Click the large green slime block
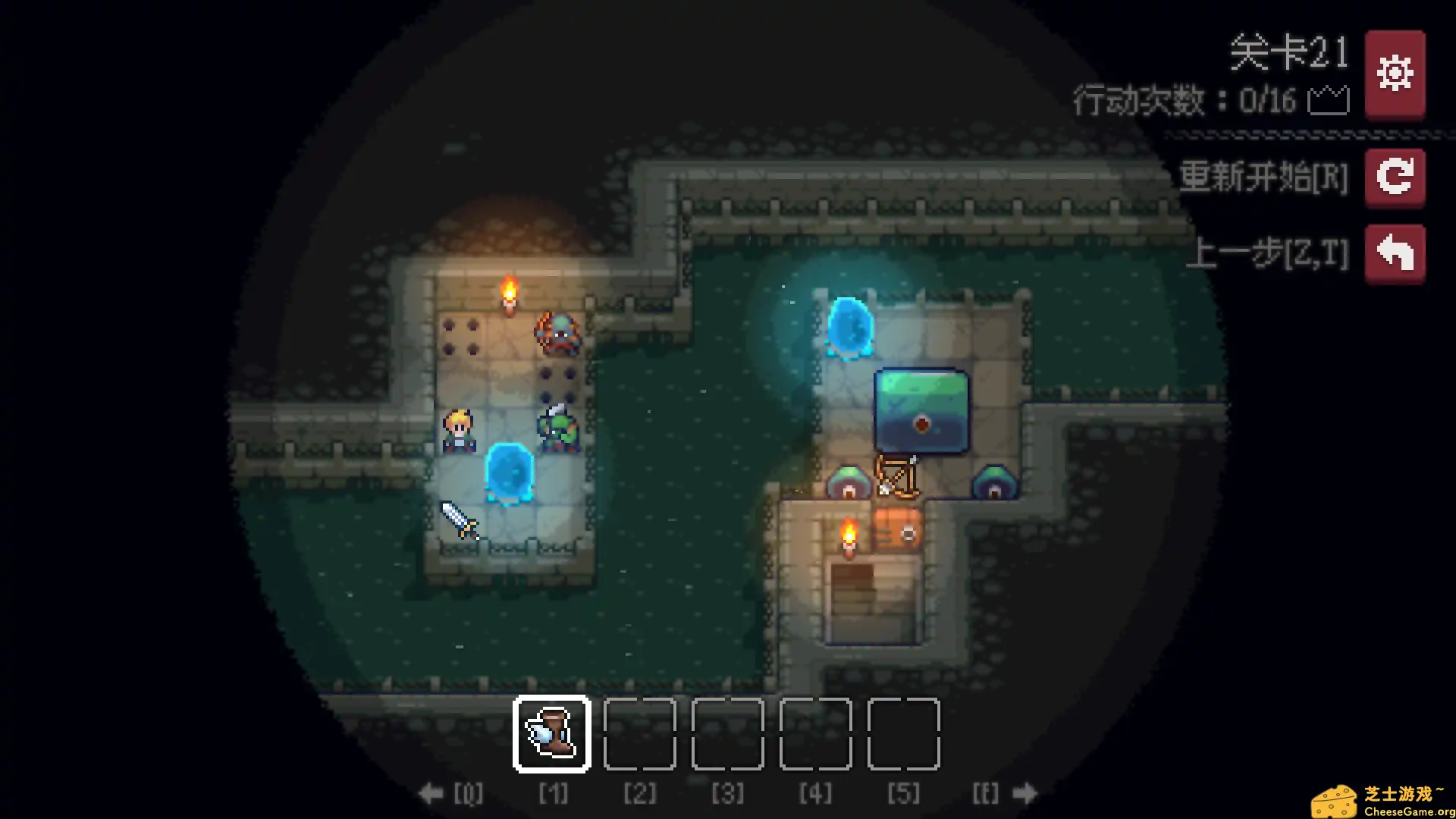The height and width of the screenshot is (819, 1456). point(923,412)
